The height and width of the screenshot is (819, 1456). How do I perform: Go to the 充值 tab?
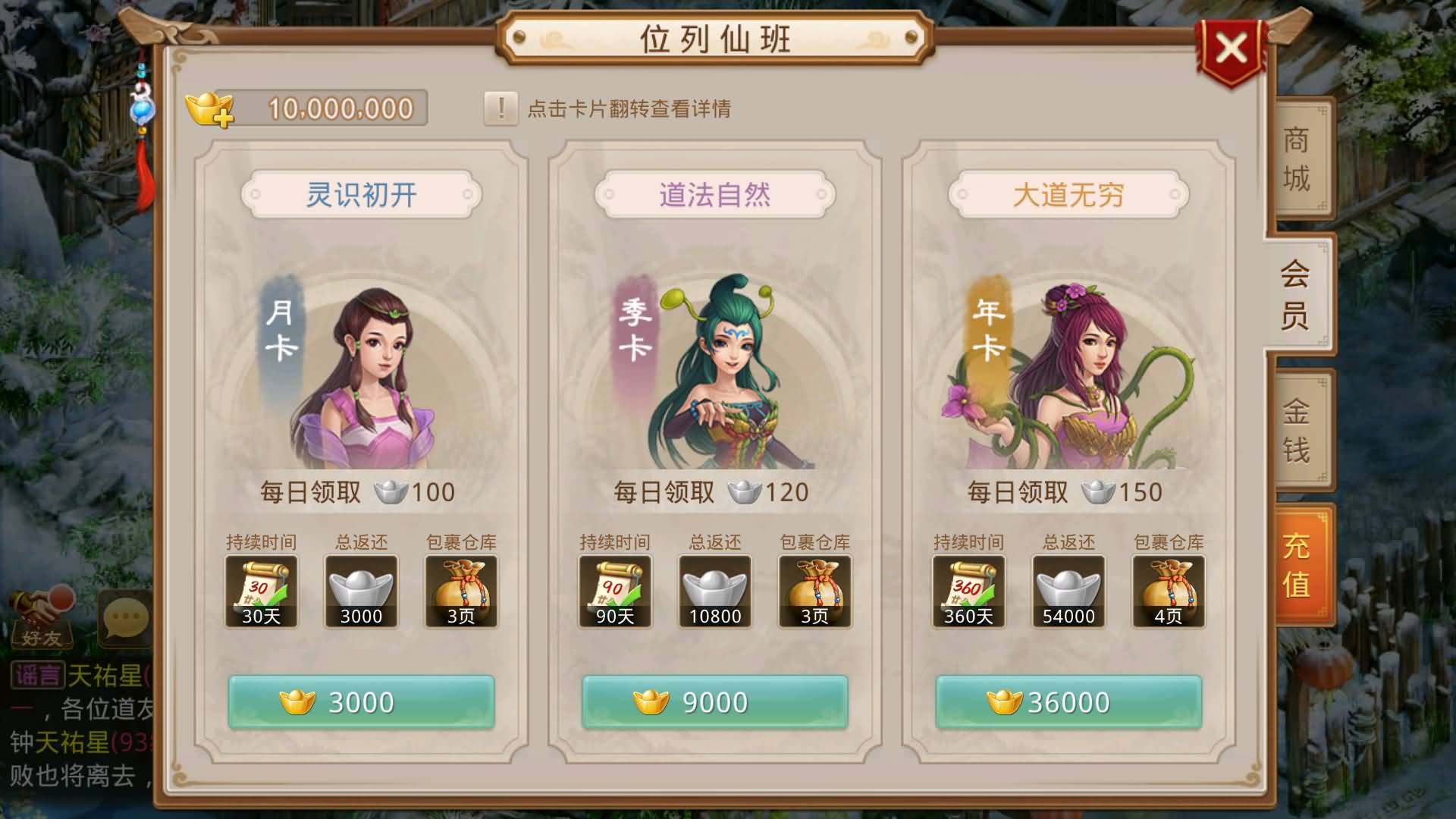click(1297, 565)
